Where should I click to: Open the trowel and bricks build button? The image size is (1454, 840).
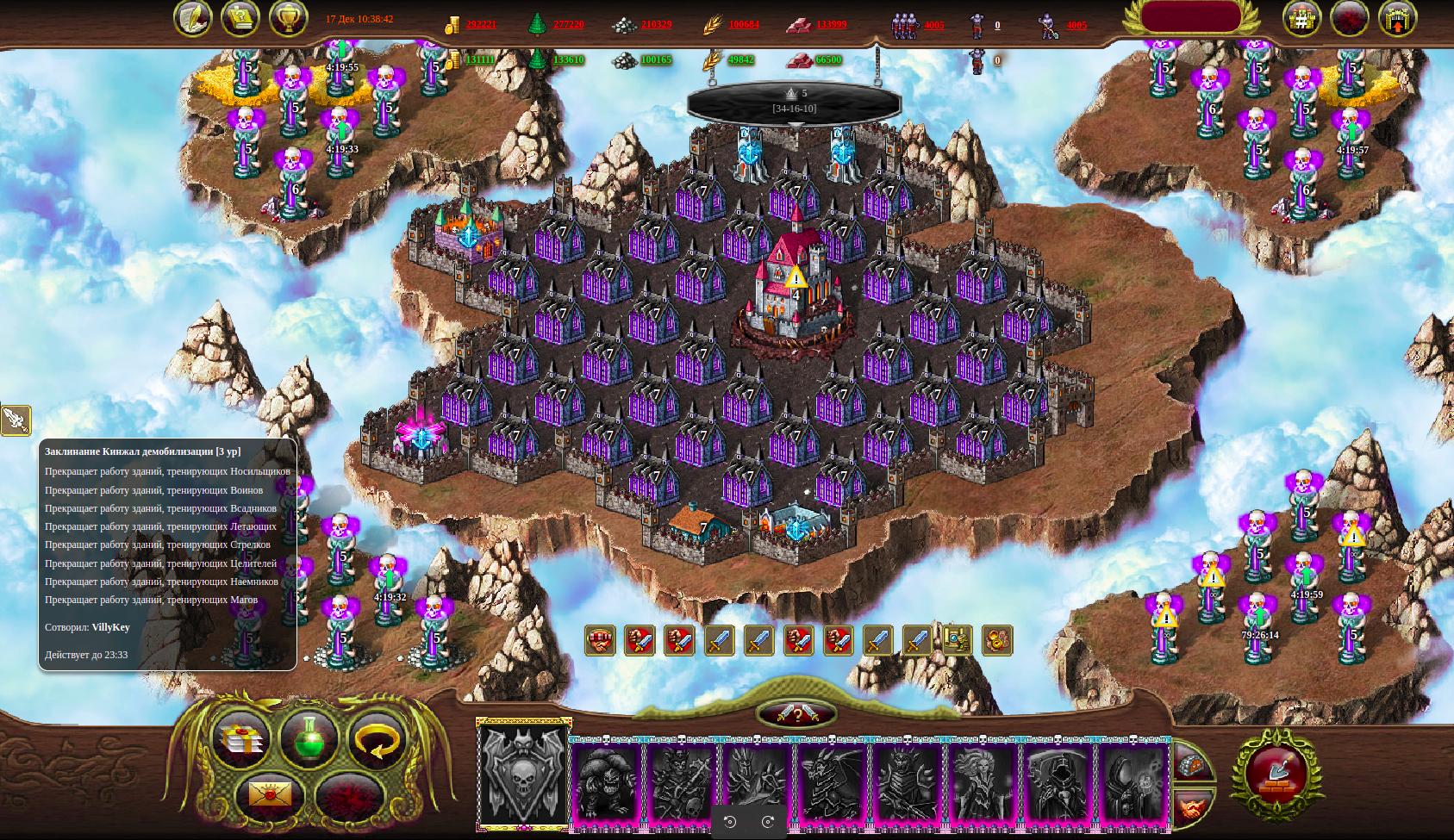1277,773
